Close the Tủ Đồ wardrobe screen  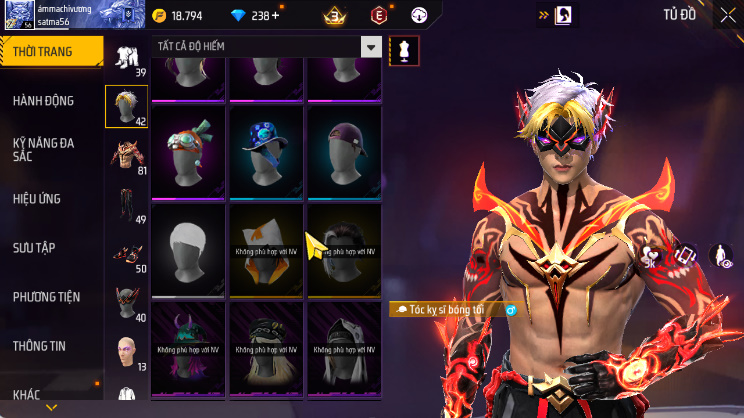pos(723,15)
